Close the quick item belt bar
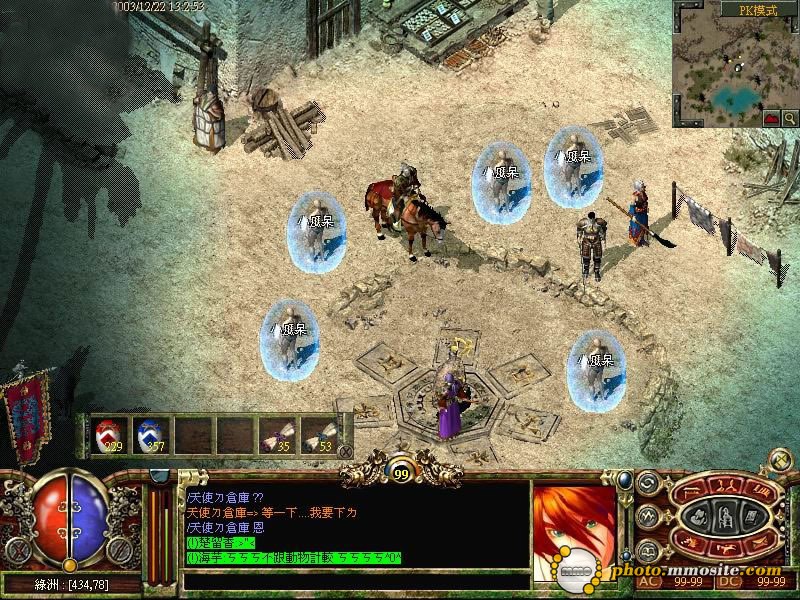Screen dimensions: 800x600 click(346, 451)
